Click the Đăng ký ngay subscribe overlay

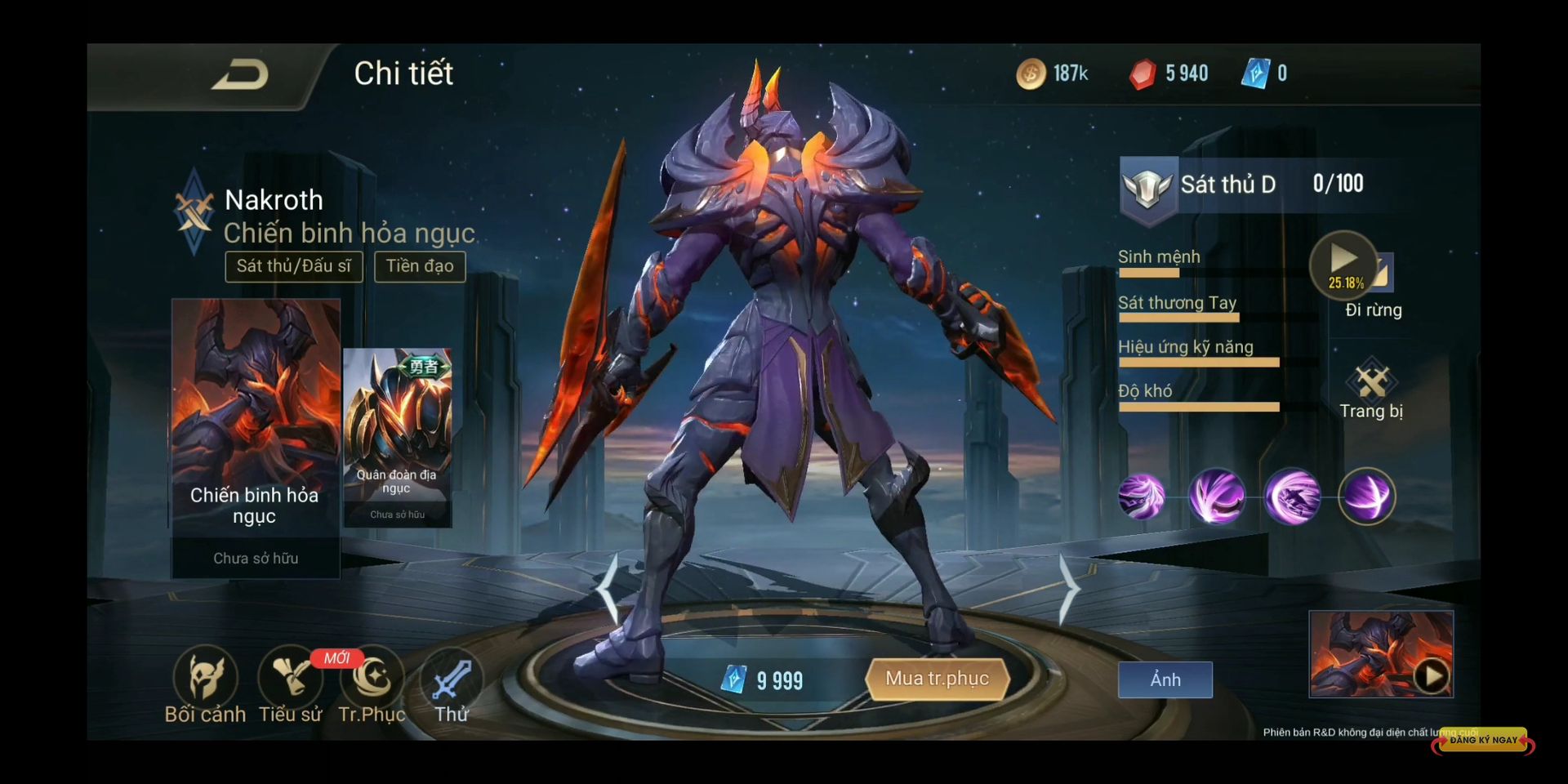tap(1483, 741)
